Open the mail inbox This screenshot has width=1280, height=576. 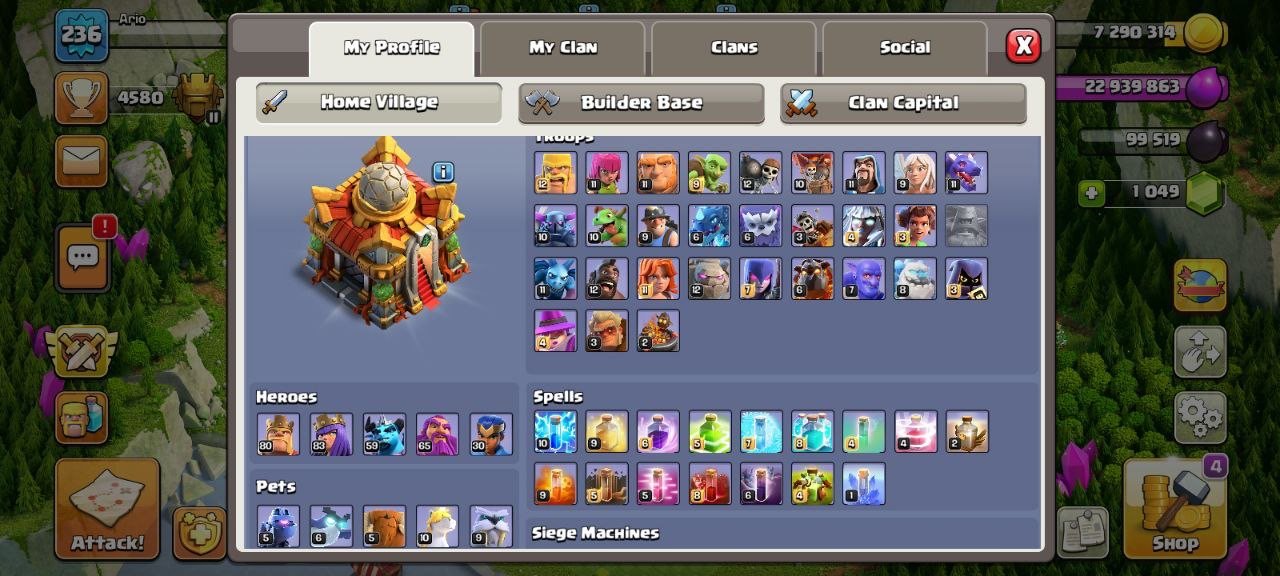[x=81, y=160]
